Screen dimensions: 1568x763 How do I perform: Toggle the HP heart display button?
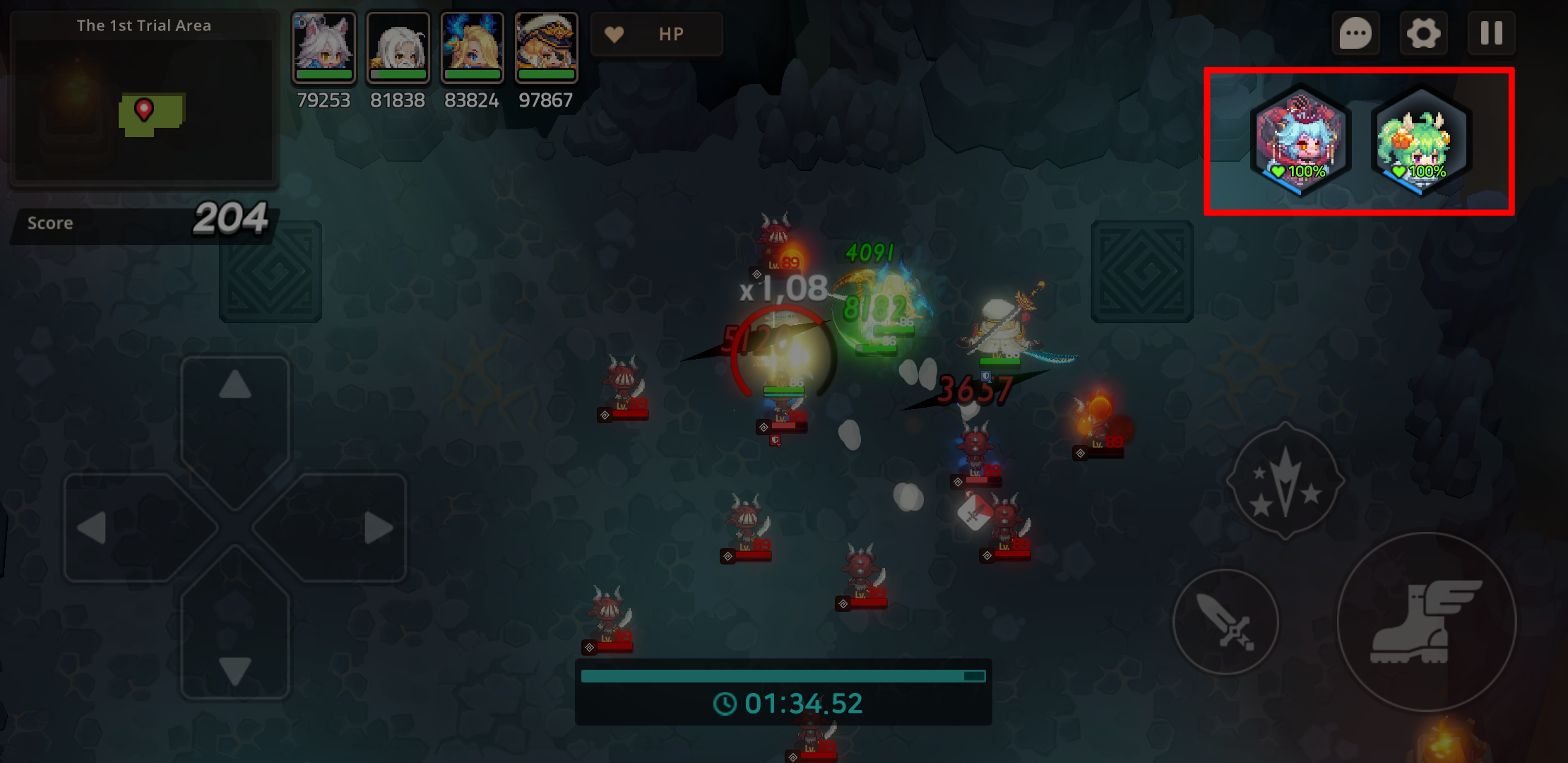[656, 34]
